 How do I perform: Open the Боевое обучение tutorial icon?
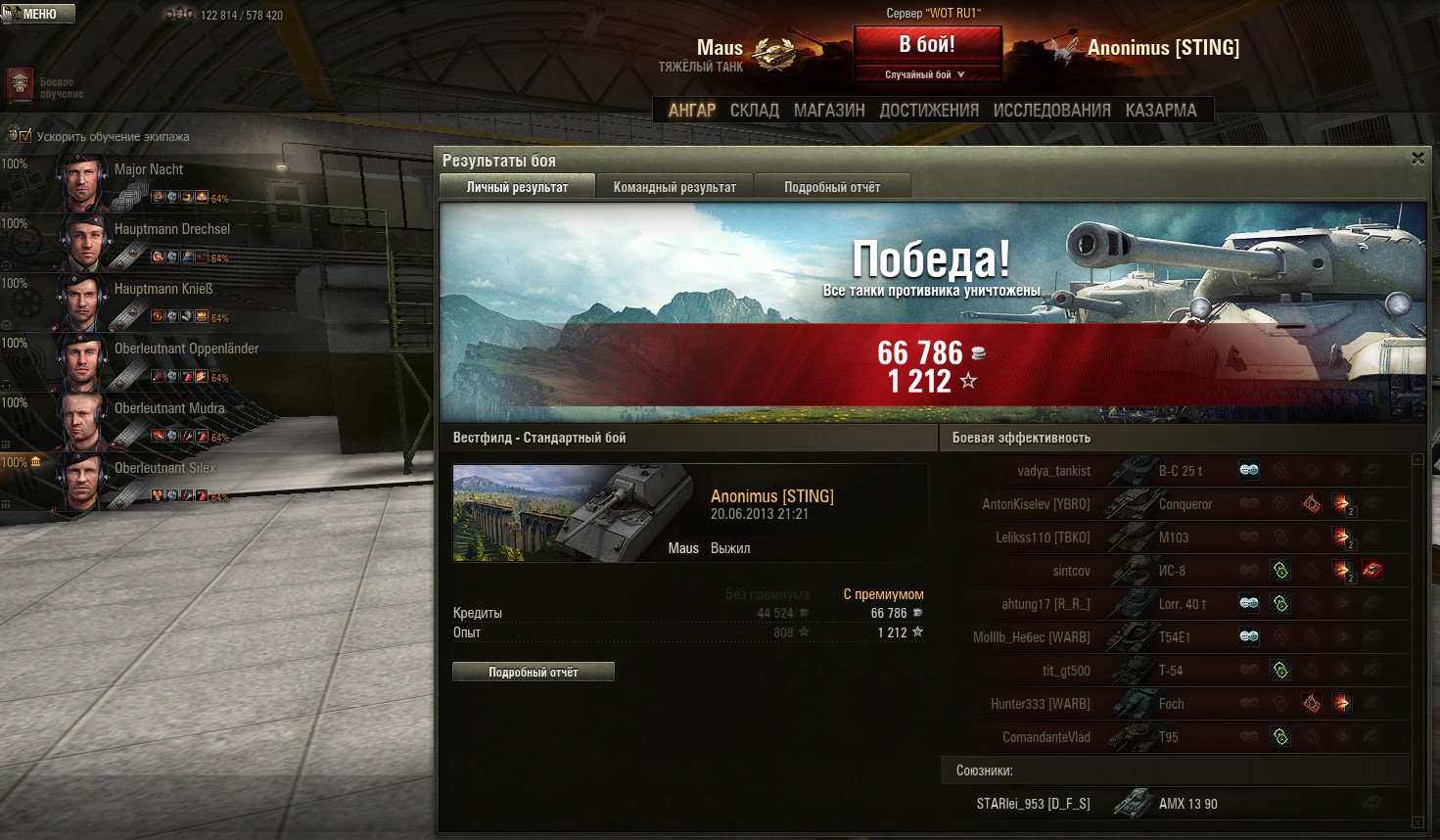21,86
